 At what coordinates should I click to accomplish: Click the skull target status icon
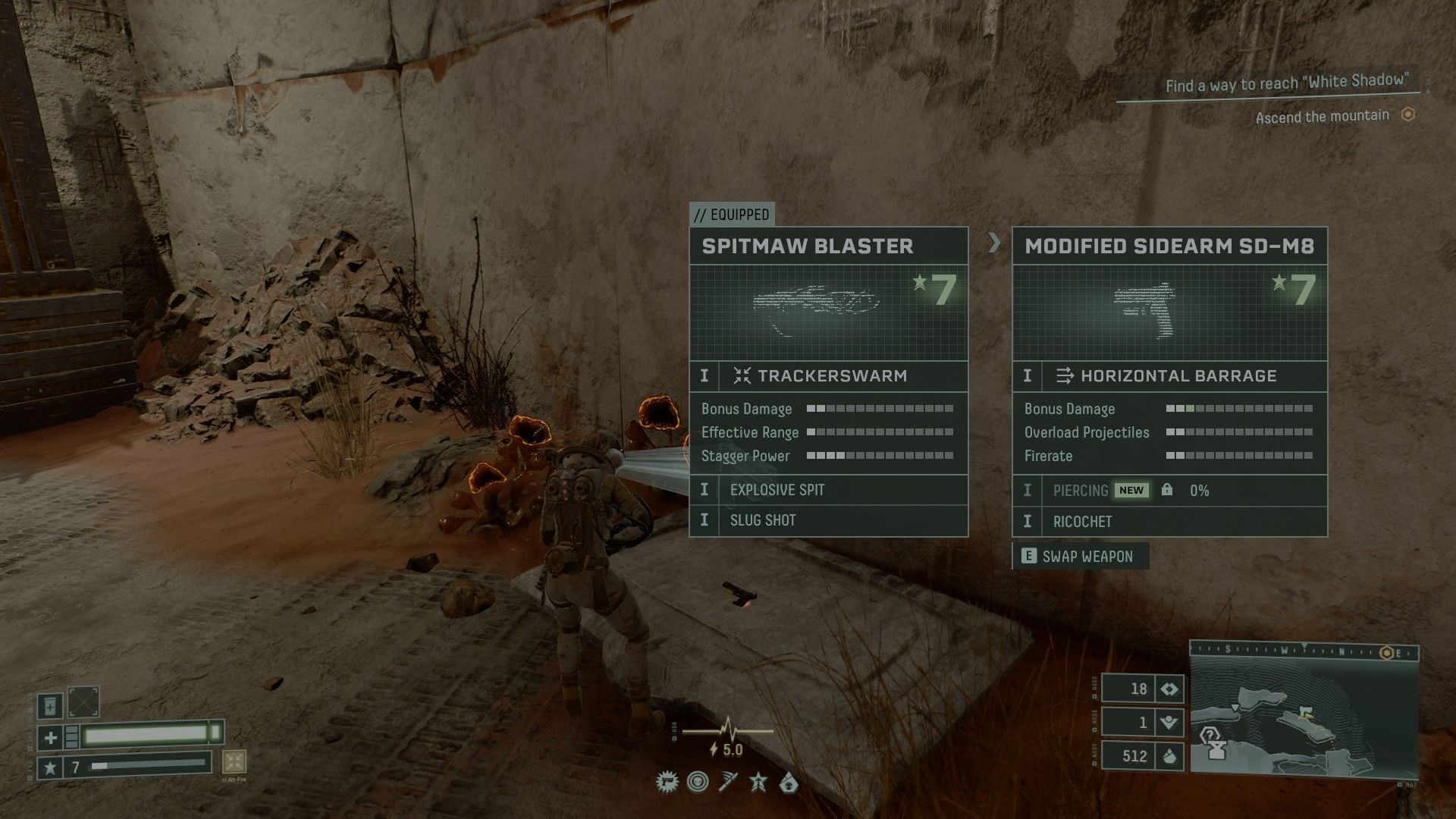[698, 782]
